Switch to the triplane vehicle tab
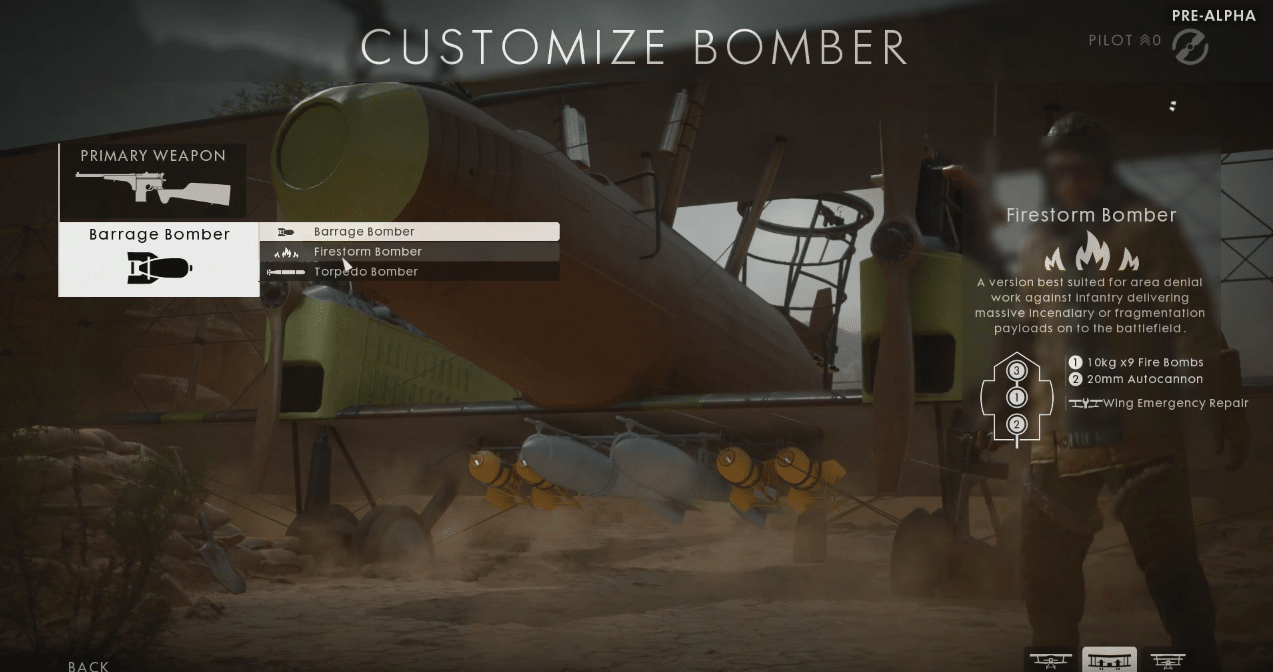The height and width of the screenshot is (672, 1273). [x=1167, y=660]
